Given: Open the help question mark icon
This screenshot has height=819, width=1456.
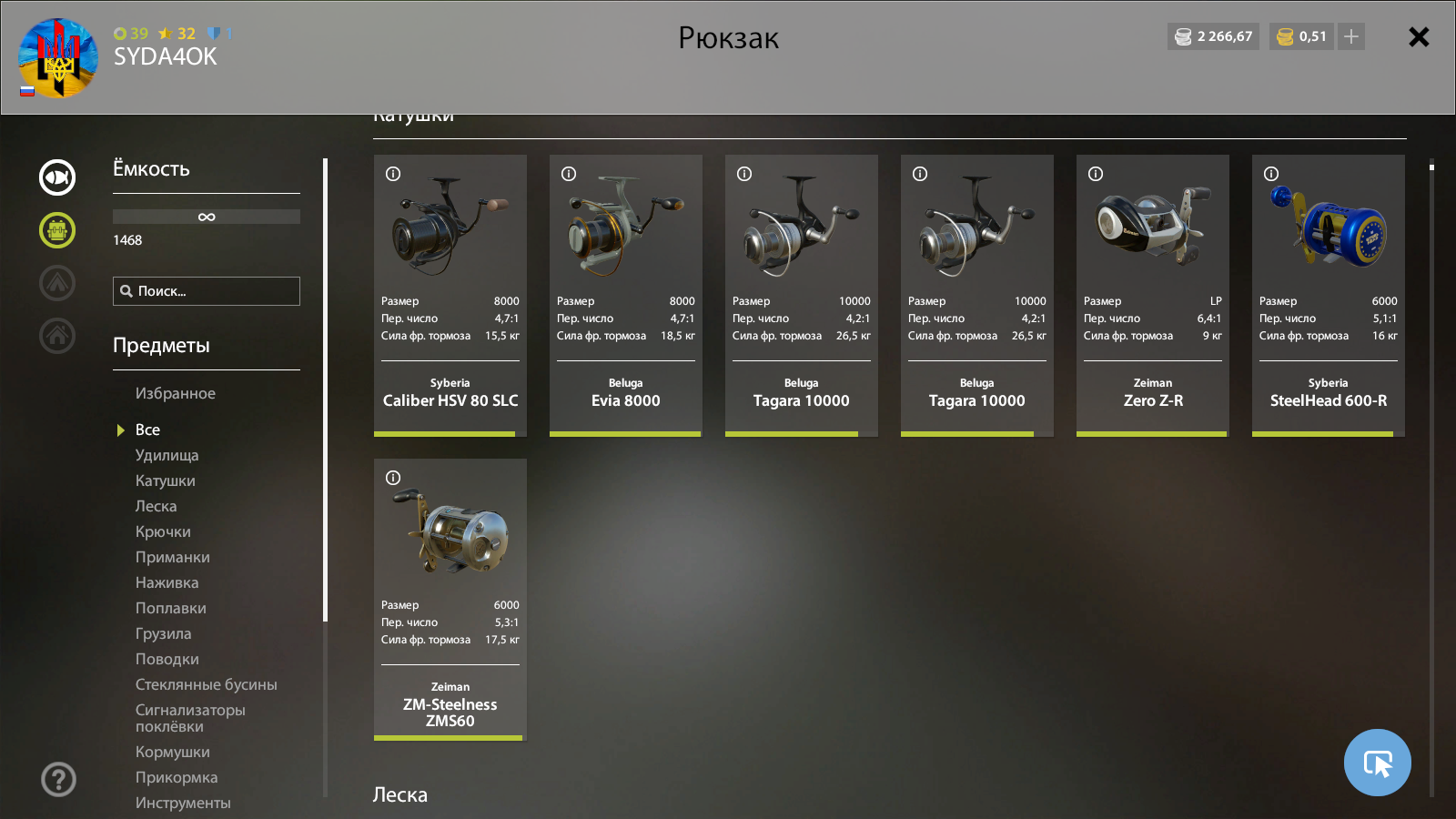Looking at the screenshot, I should click(58, 779).
